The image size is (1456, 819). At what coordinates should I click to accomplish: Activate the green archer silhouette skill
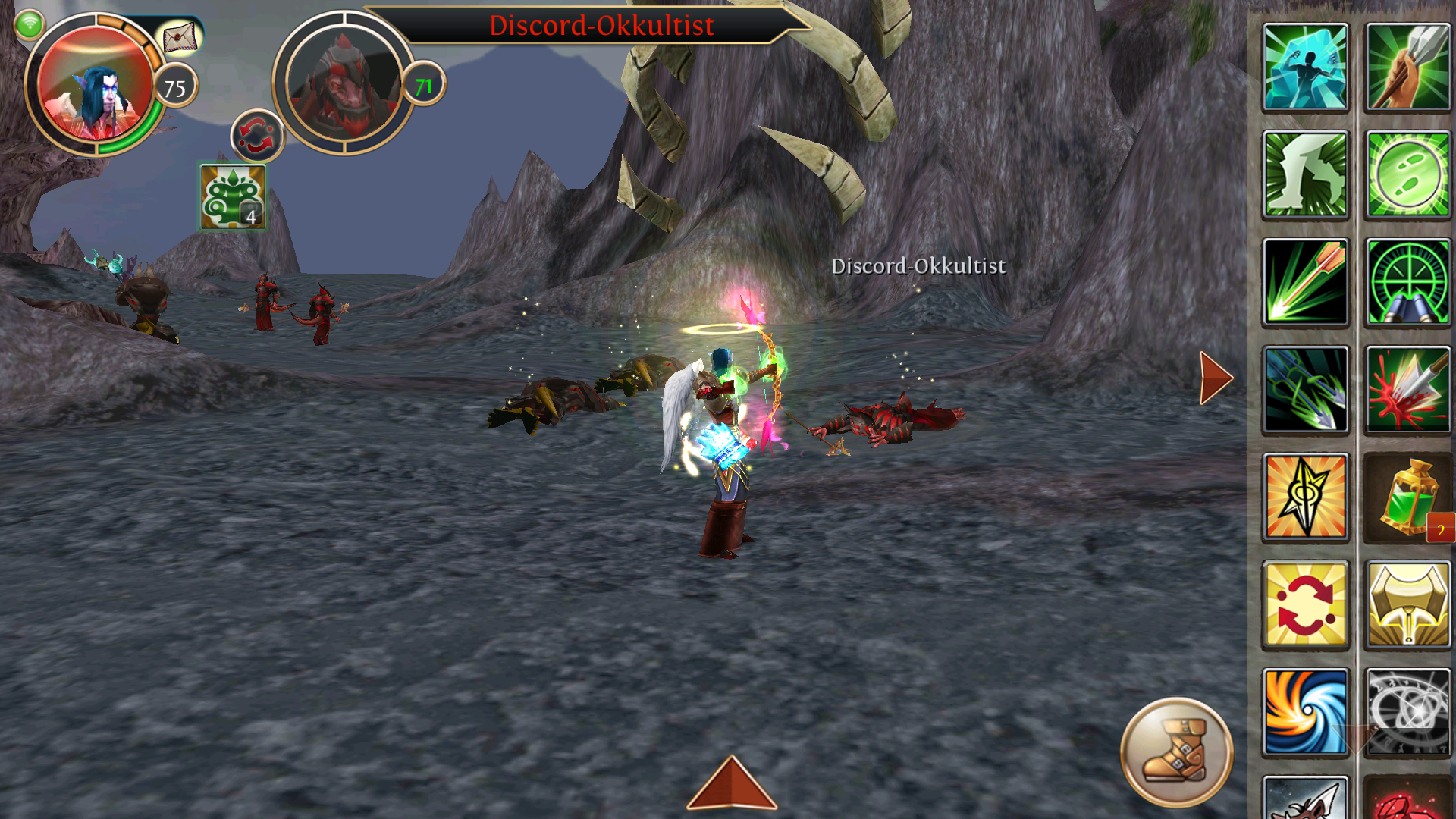click(x=1305, y=175)
